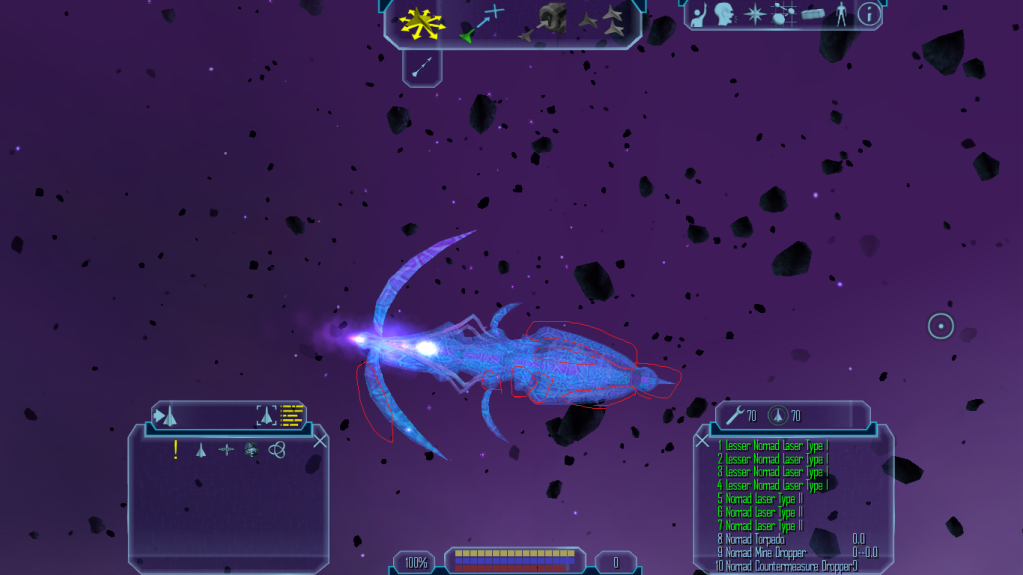Open the circled information icon
The height and width of the screenshot is (575, 1023).
point(869,14)
